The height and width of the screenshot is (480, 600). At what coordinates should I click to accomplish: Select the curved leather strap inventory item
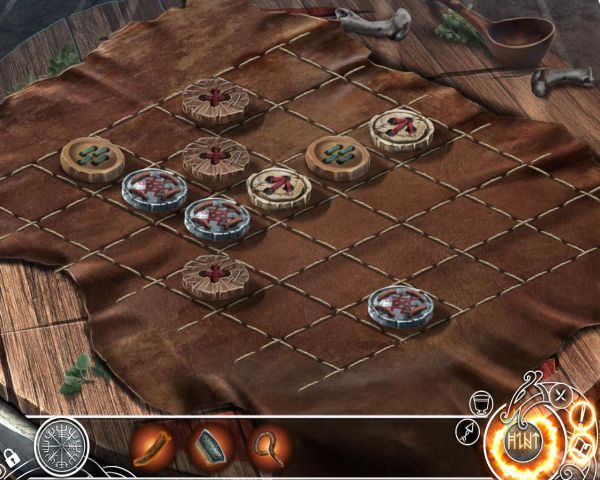pyautogui.click(x=153, y=447)
